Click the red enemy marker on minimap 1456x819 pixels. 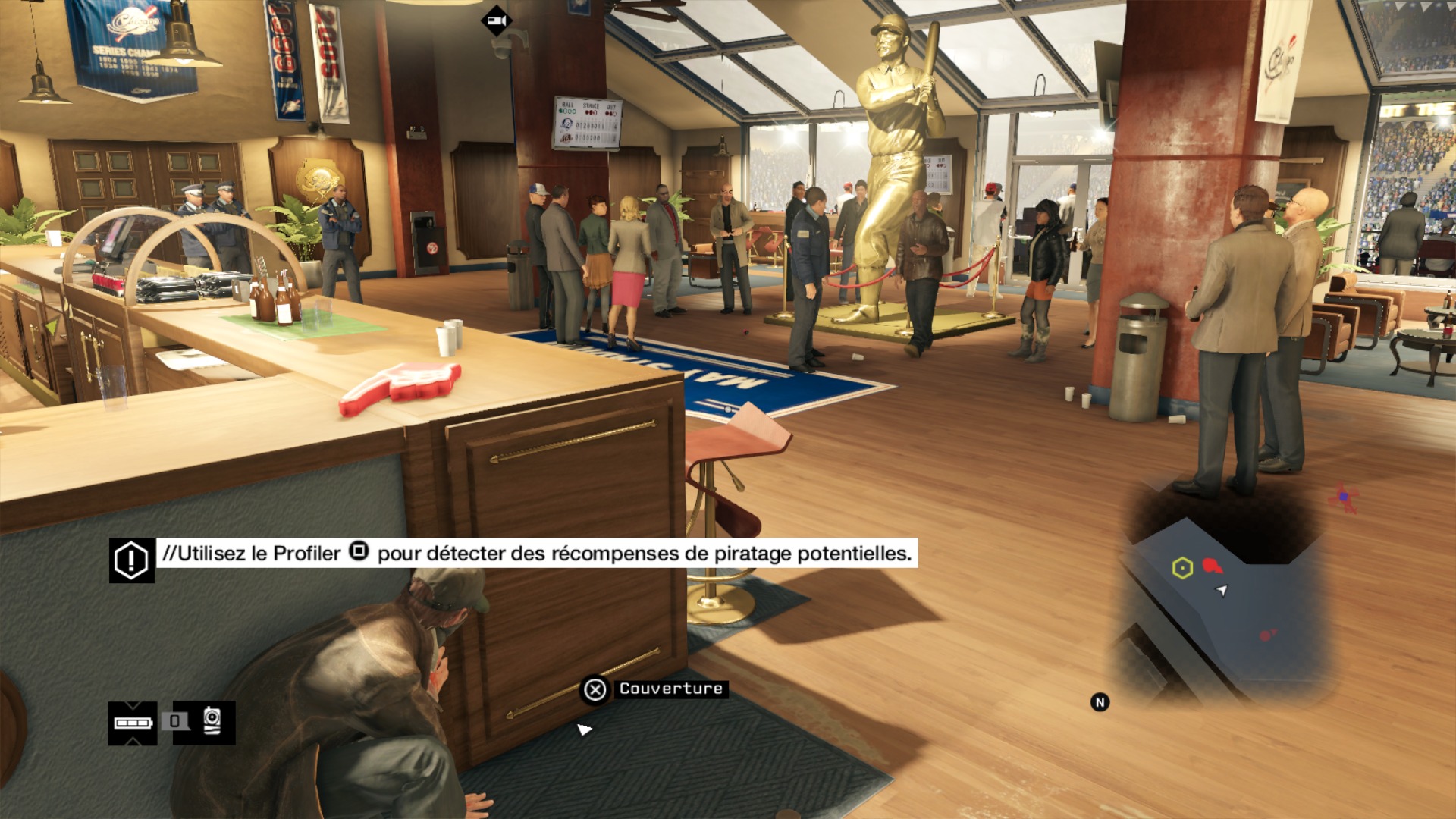click(x=1212, y=566)
